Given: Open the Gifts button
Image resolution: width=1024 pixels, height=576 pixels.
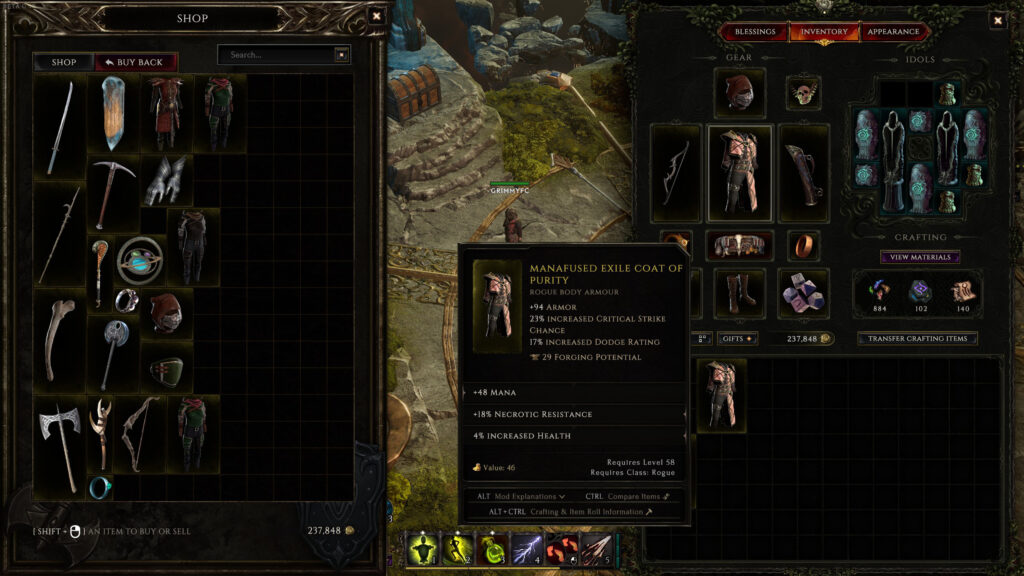Looking at the screenshot, I should click(740, 339).
